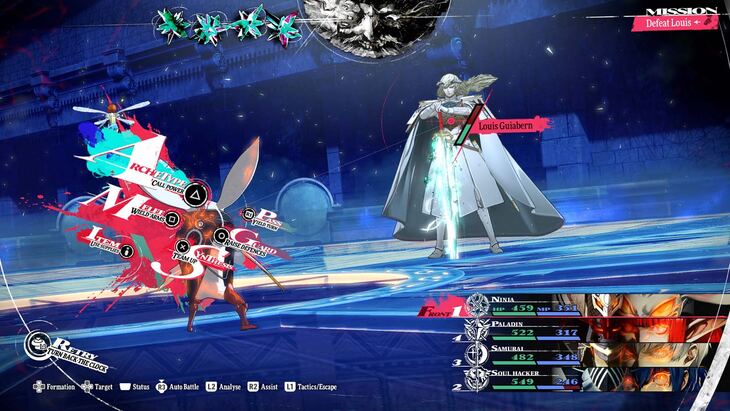Click the Mission 'Defeat Louis' objective tracker
The image size is (730, 411).
point(680,21)
